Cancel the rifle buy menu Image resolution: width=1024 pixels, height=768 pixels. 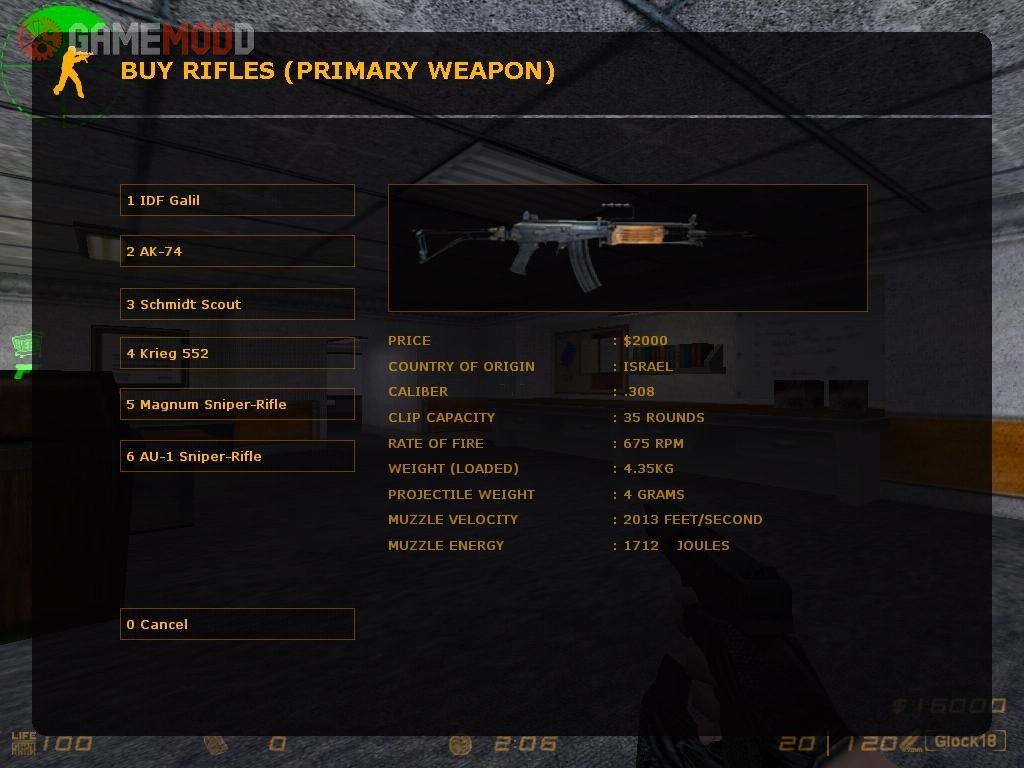click(237, 624)
